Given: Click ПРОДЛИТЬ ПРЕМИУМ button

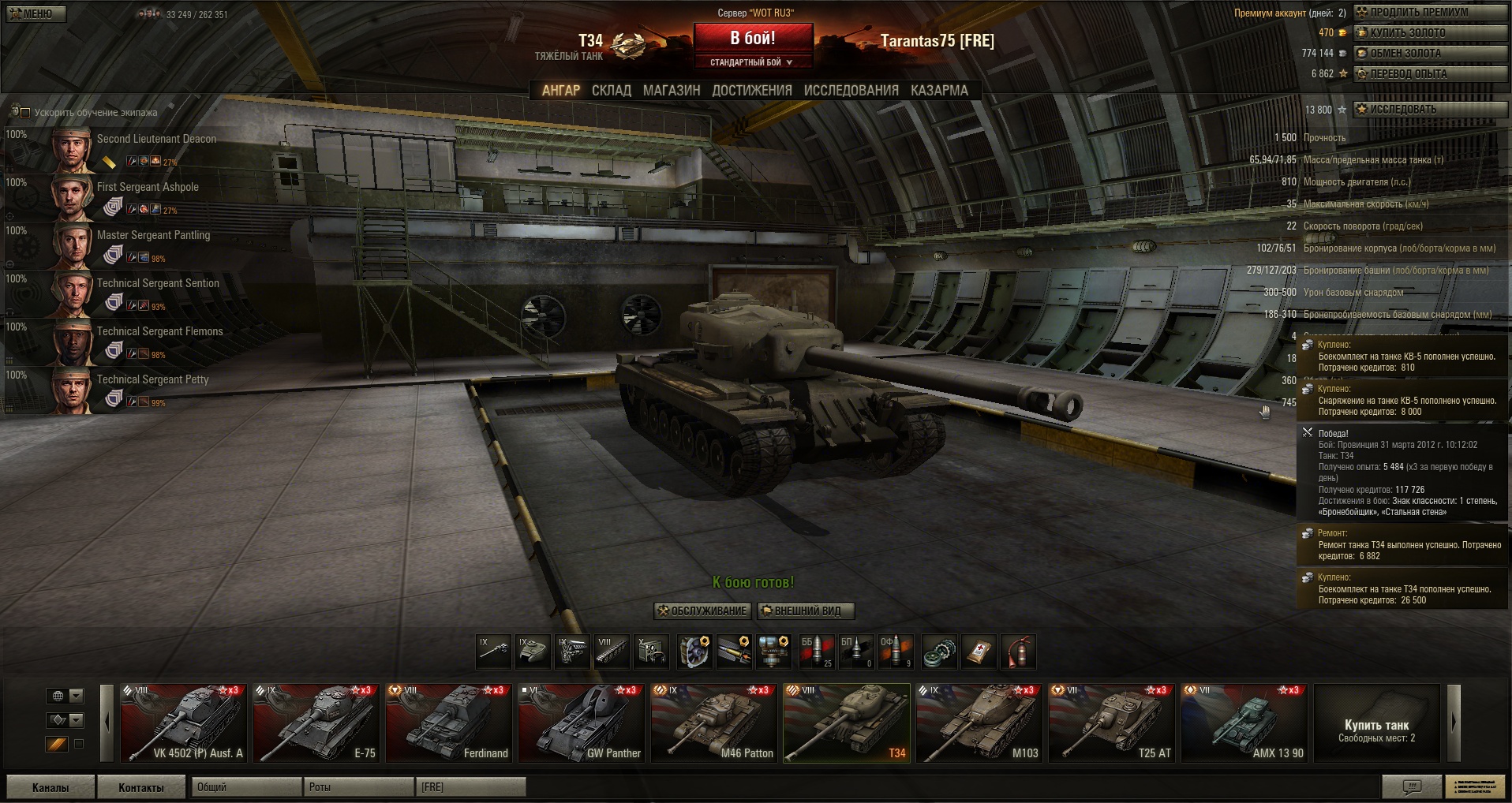Looking at the screenshot, I should [x=1429, y=13].
